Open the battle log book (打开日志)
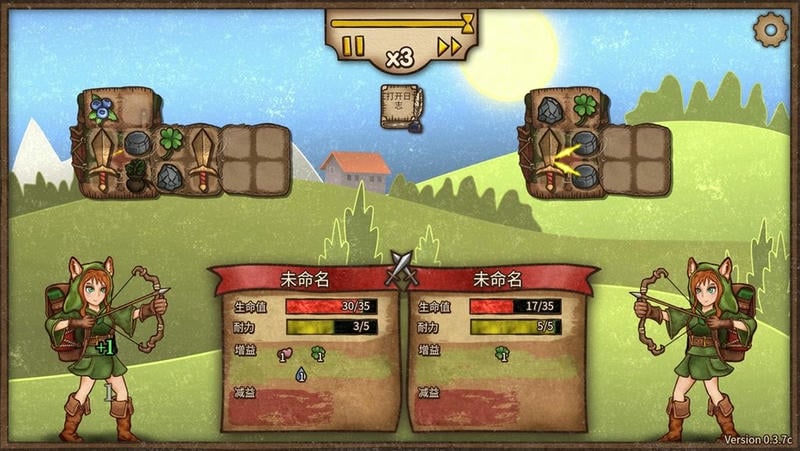This screenshot has height=451, width=800. click(x=401, y=106)
